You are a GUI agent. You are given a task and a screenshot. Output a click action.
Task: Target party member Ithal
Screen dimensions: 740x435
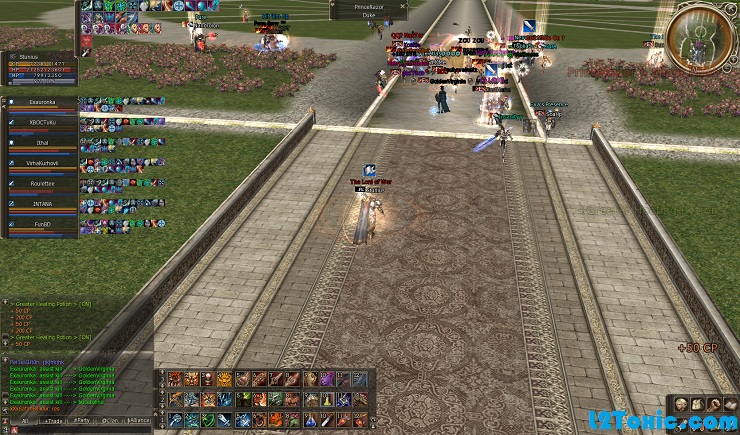coord(42,143)
